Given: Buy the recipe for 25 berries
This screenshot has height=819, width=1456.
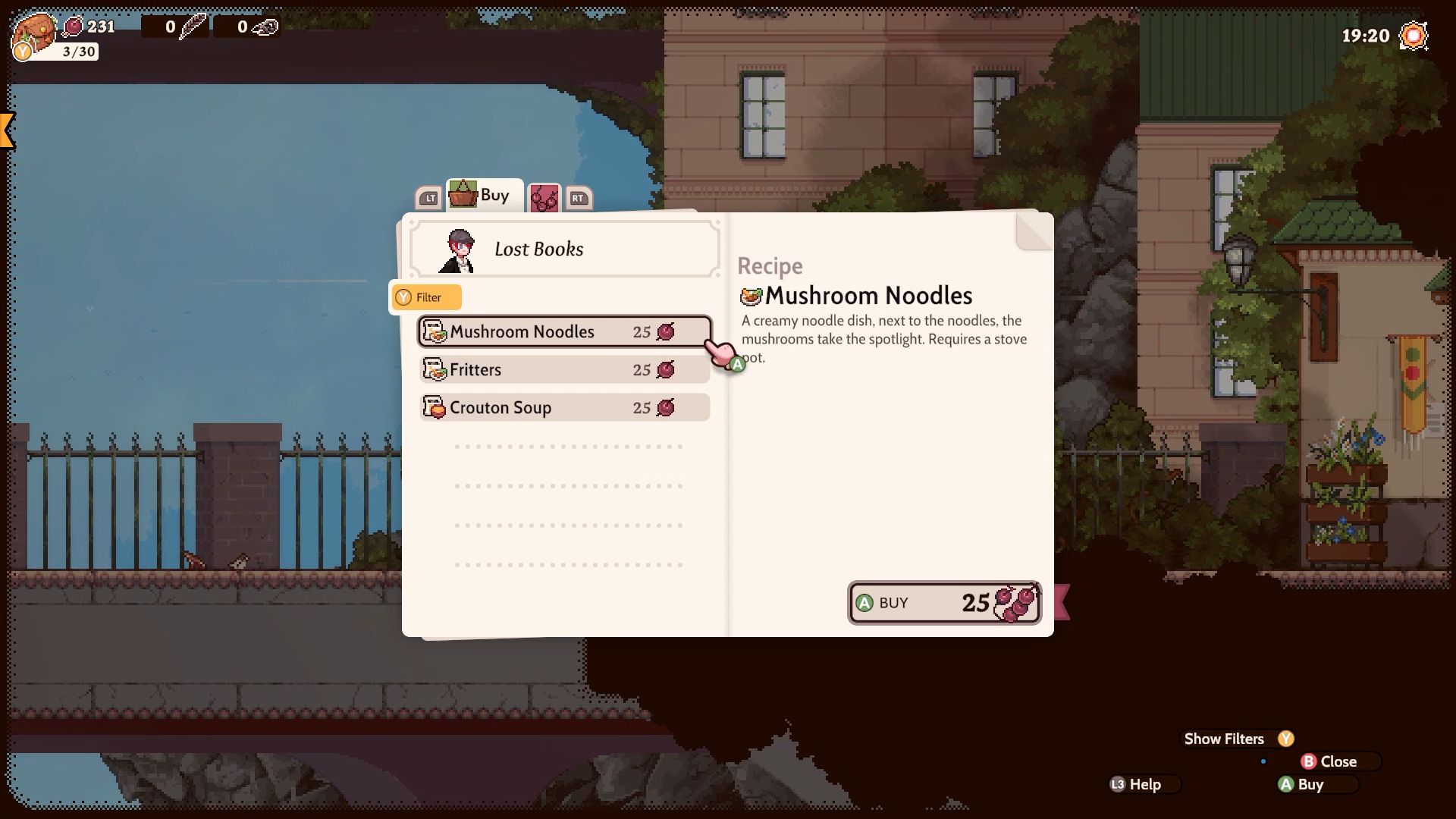Looking at the screenshot, I should [x=944, y=603].
